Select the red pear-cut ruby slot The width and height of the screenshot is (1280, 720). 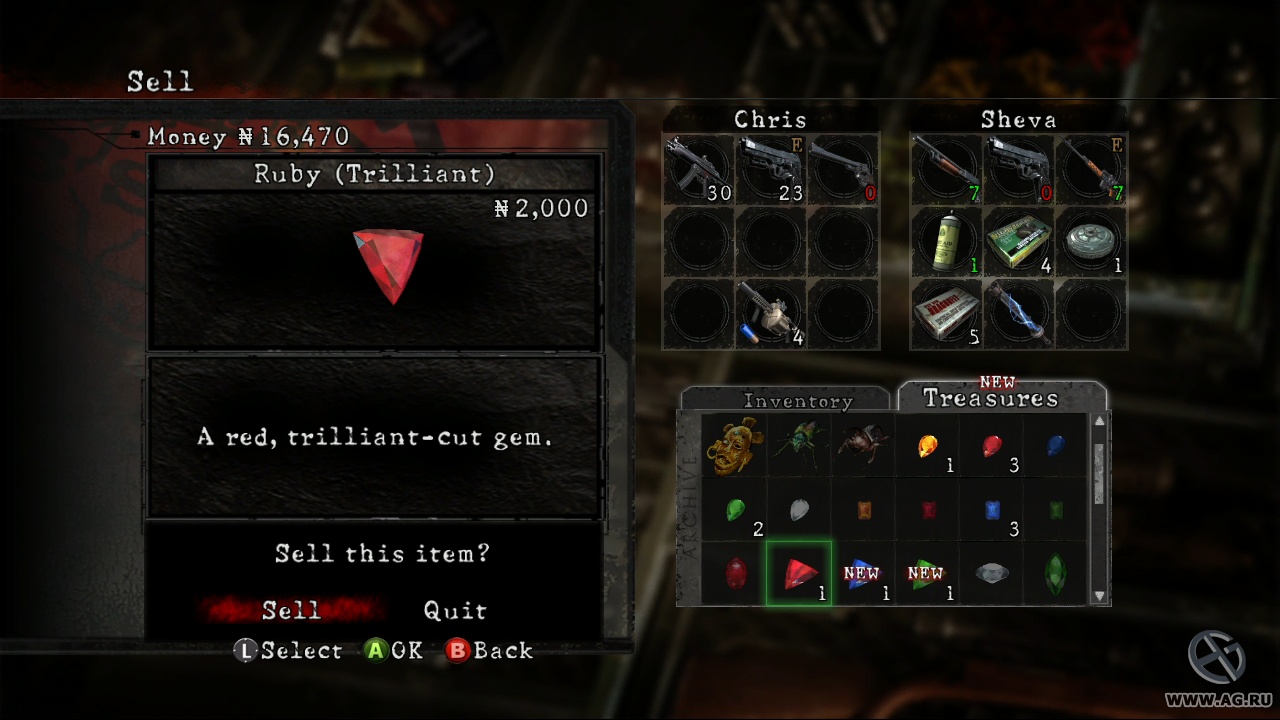tap(991, 445)
